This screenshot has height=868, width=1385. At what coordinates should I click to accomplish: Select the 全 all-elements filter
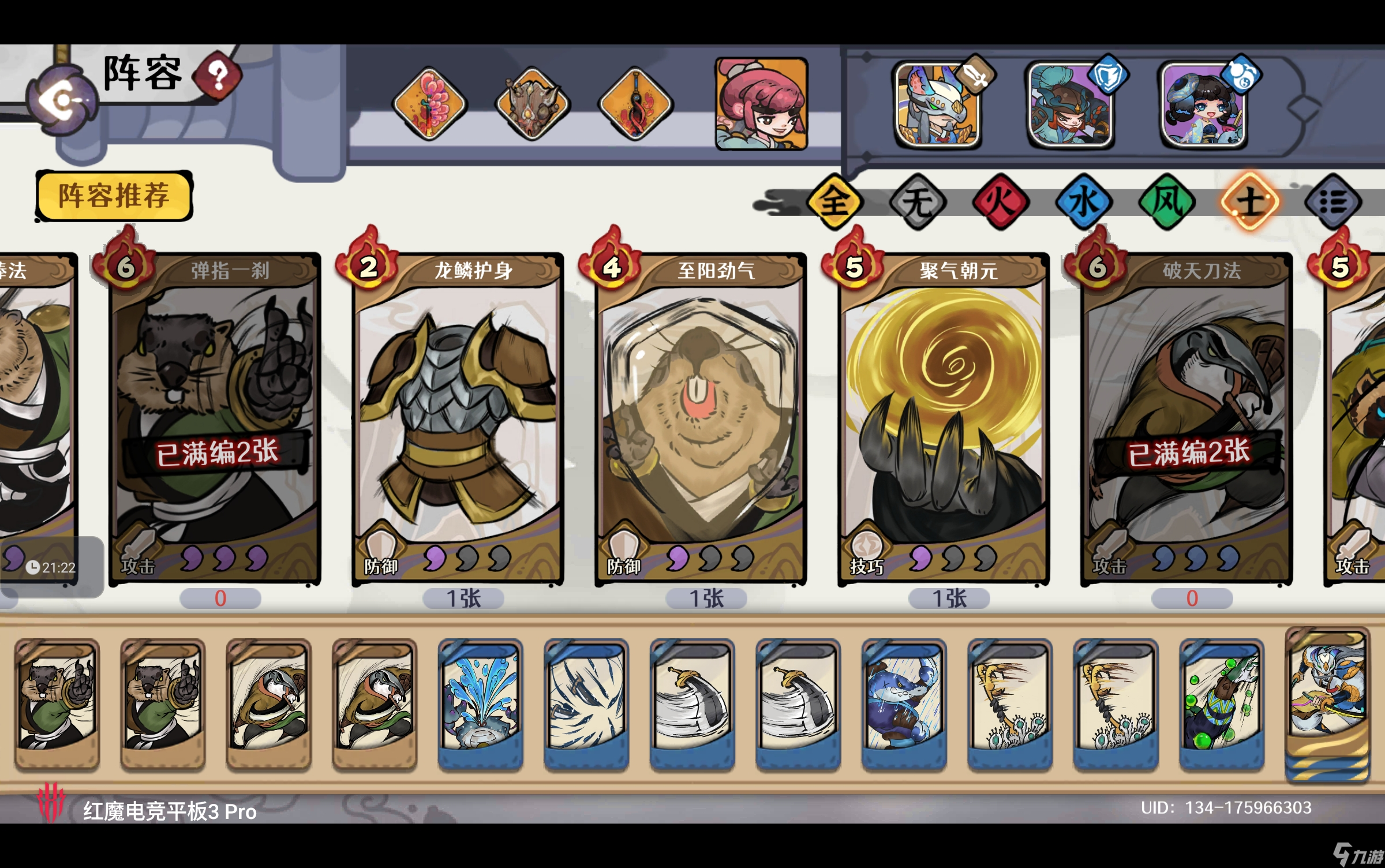(834, 201)
